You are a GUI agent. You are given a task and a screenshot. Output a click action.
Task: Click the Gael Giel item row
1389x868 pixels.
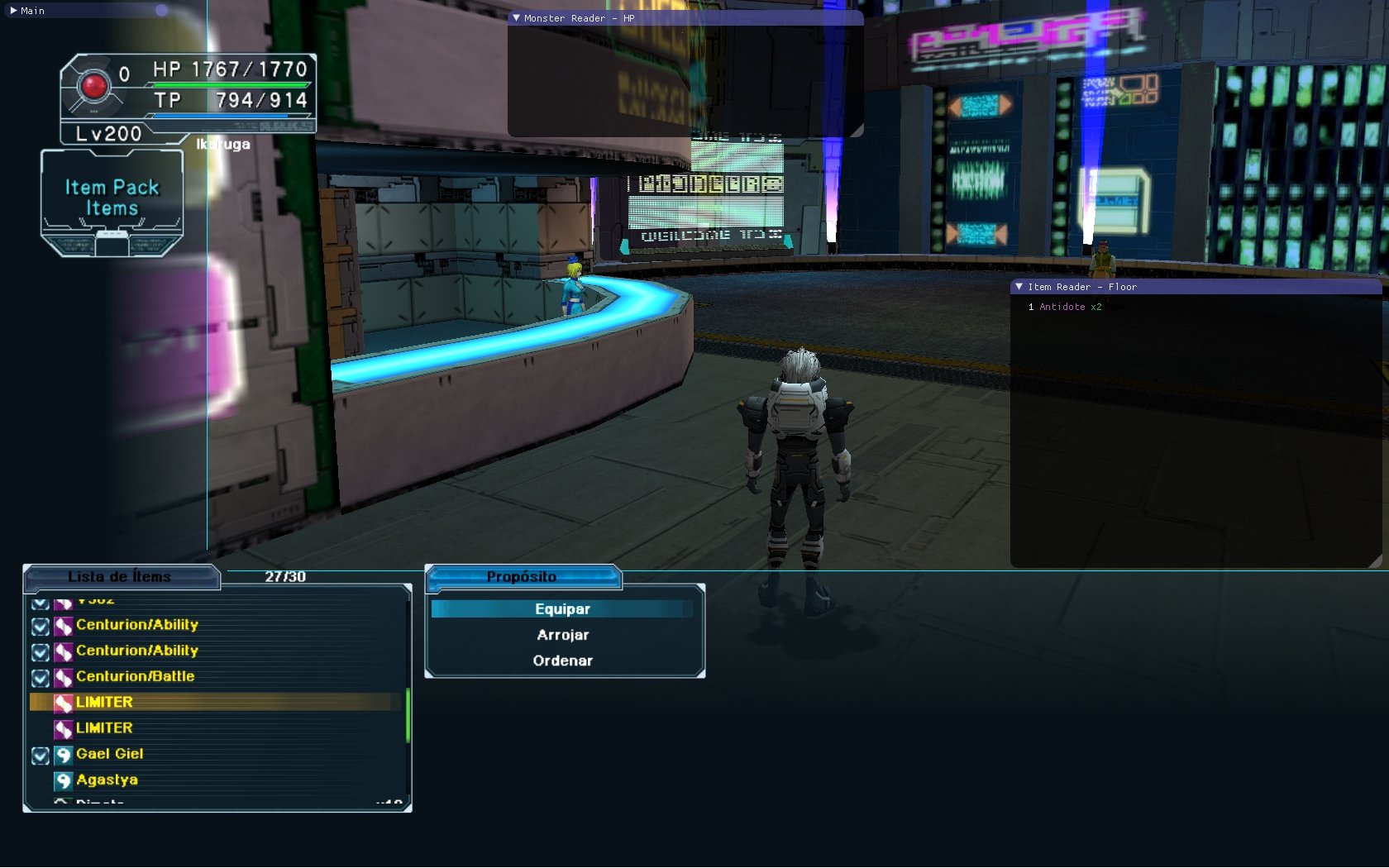[x=109, y=754]
